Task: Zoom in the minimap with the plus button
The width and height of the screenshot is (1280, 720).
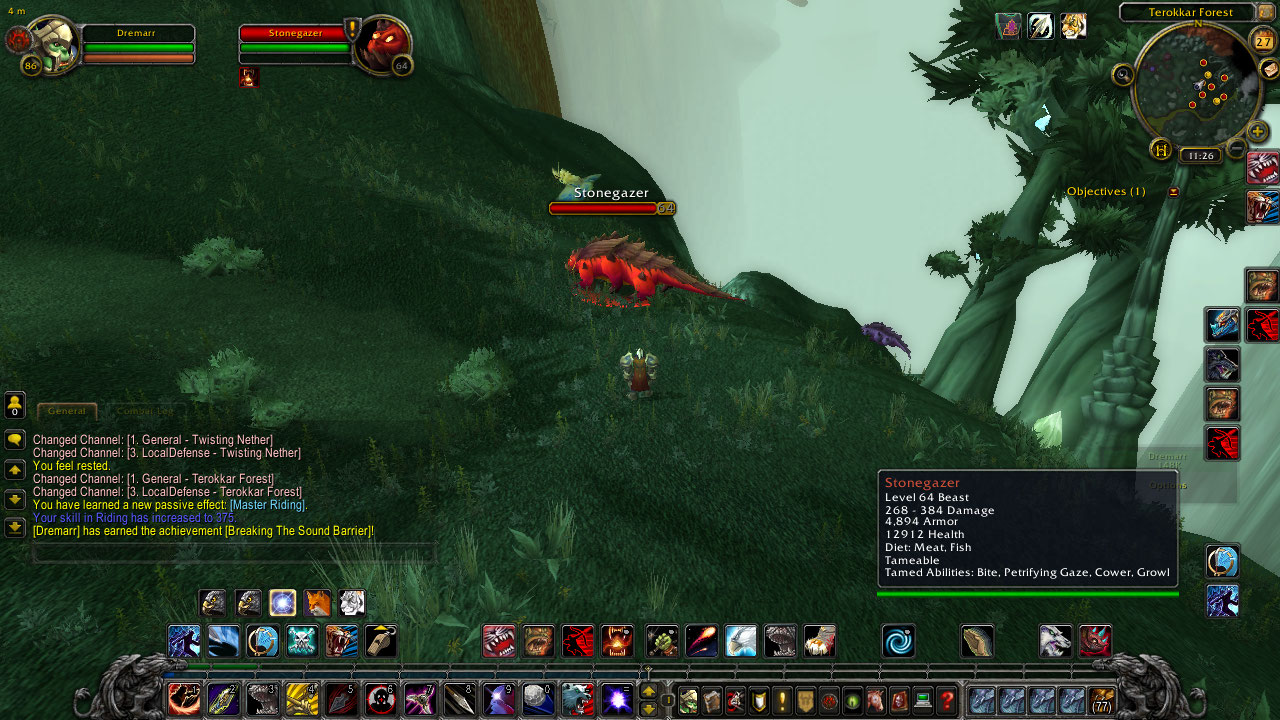Action: (1257, 131)
